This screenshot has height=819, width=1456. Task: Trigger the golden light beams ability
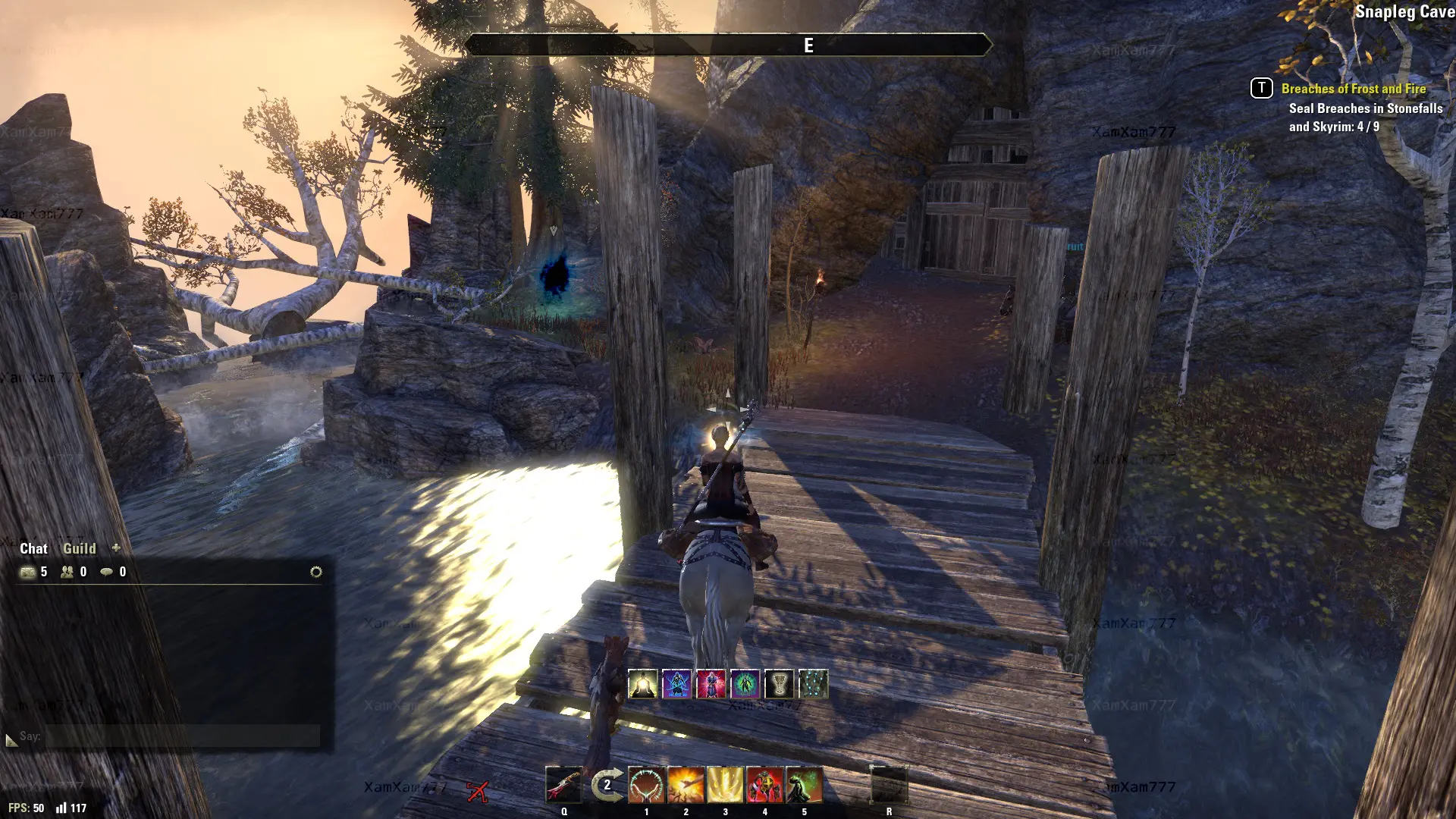725,785
